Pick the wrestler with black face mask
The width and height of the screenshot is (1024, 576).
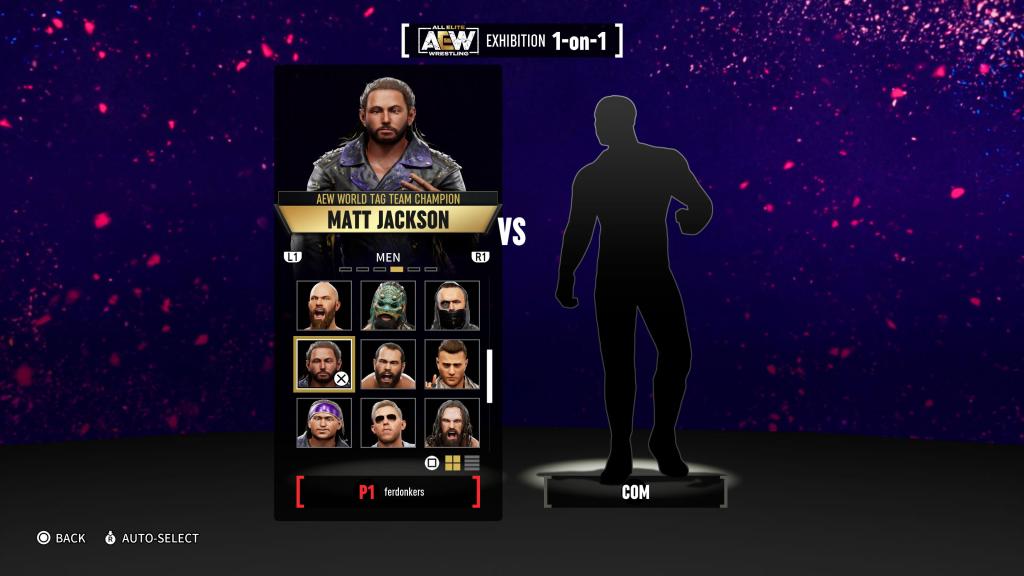pyautogui.click(x=451, y=305)
